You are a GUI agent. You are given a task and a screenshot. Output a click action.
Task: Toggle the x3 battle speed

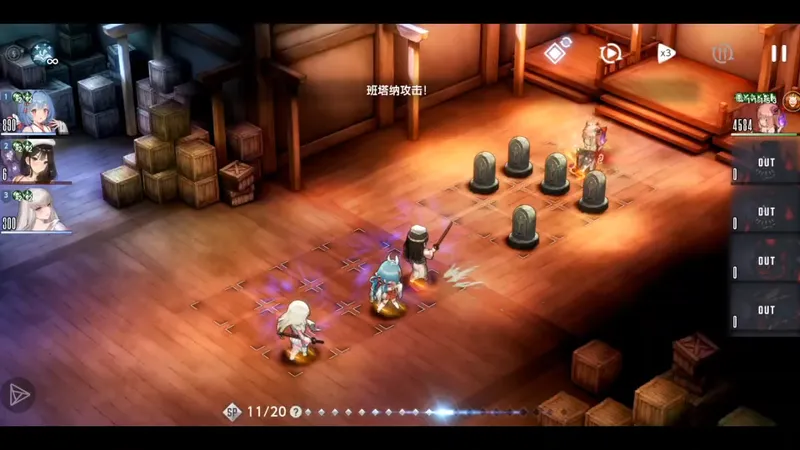(666, 53)
